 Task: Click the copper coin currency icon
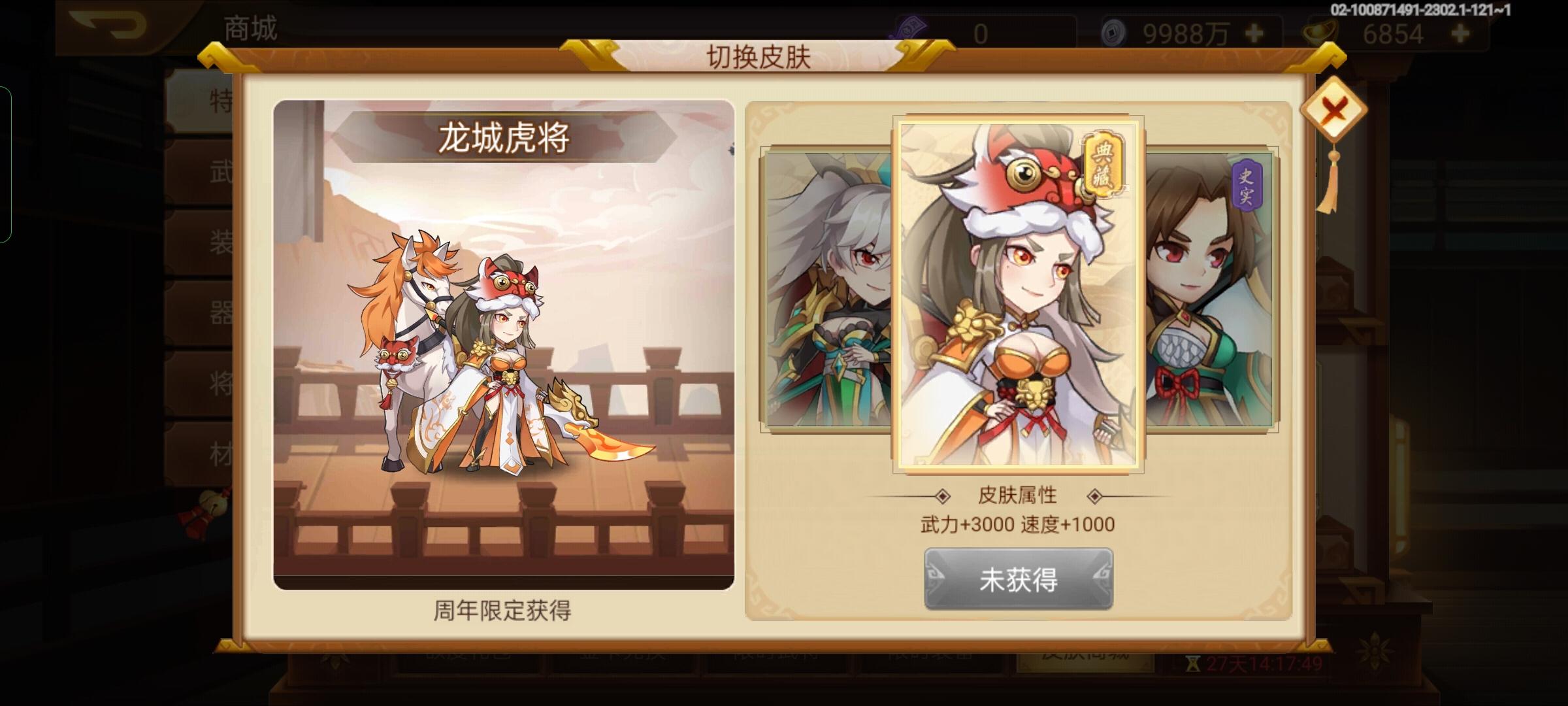pos(1115,29)
